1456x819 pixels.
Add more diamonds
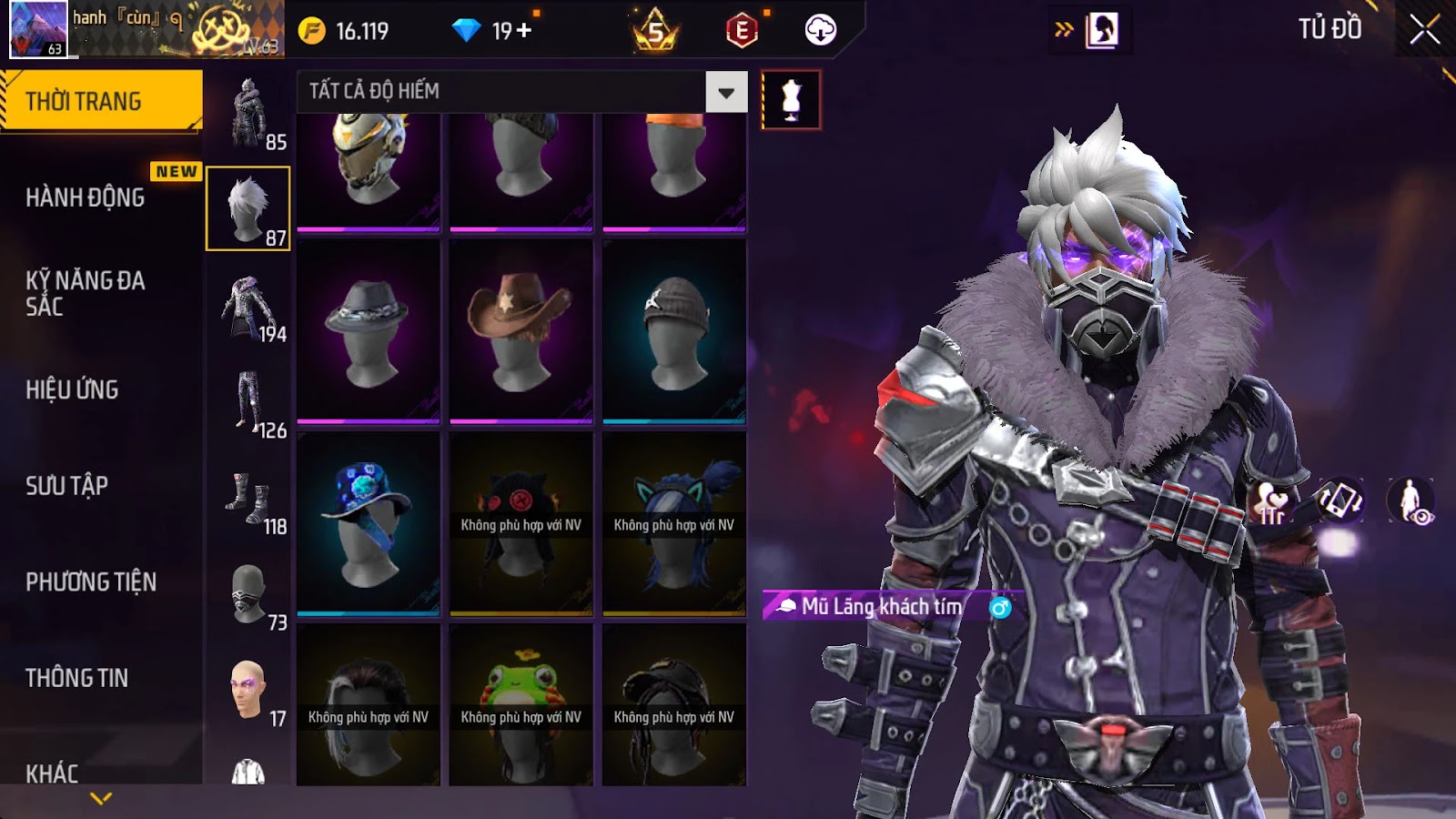click(524, 31)
